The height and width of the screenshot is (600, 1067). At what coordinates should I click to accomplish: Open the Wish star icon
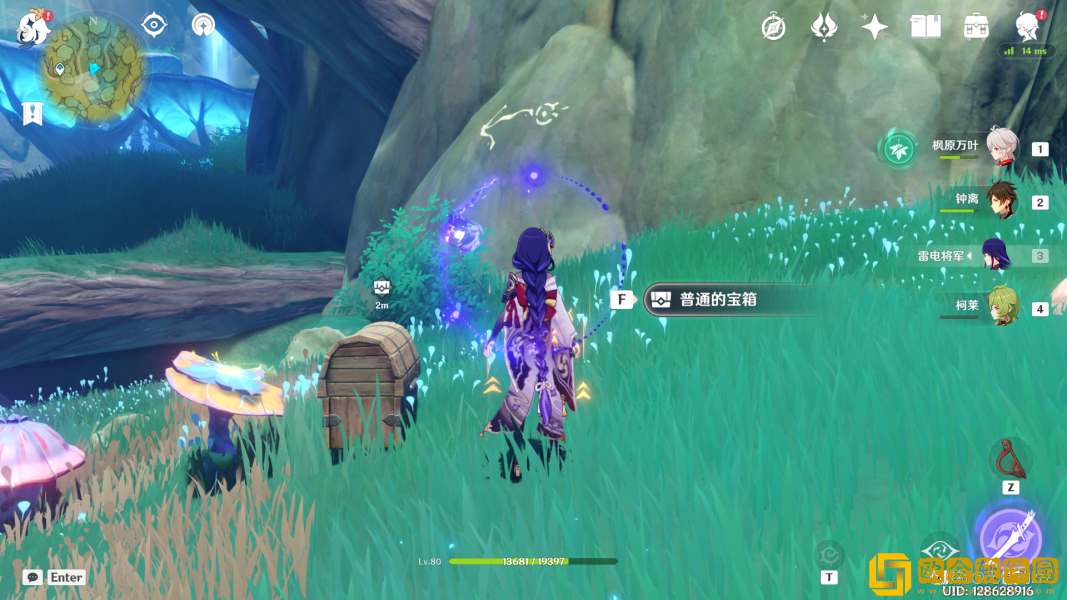coord(874,27)
